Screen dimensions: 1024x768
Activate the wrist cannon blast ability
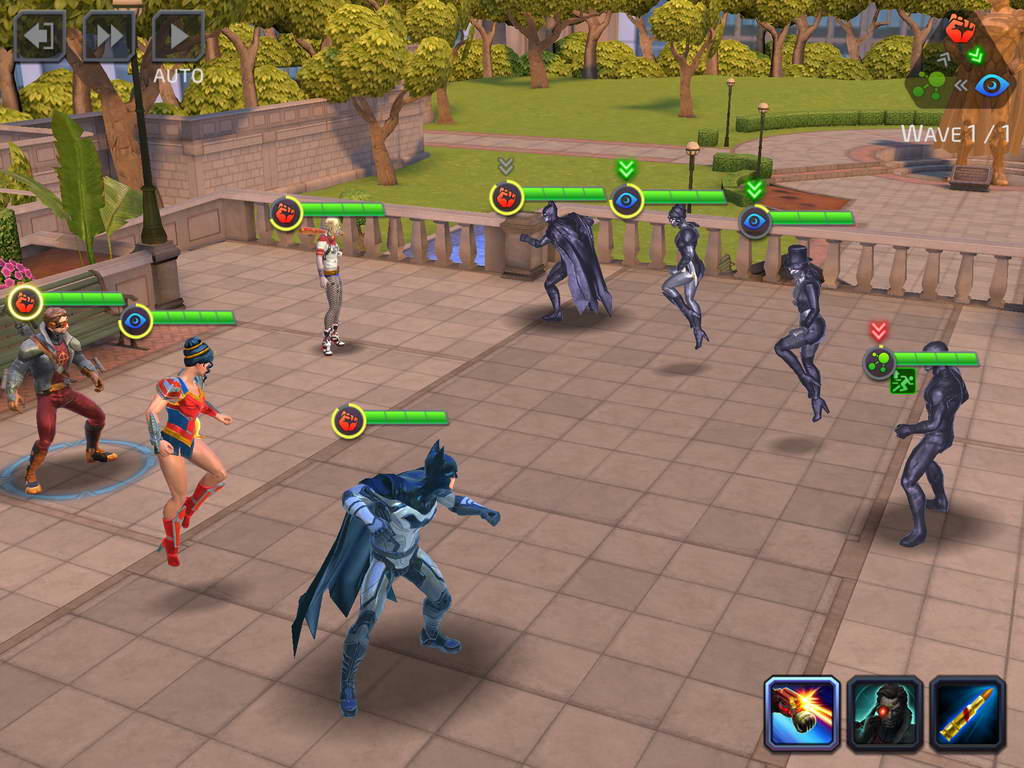[802, 713]
